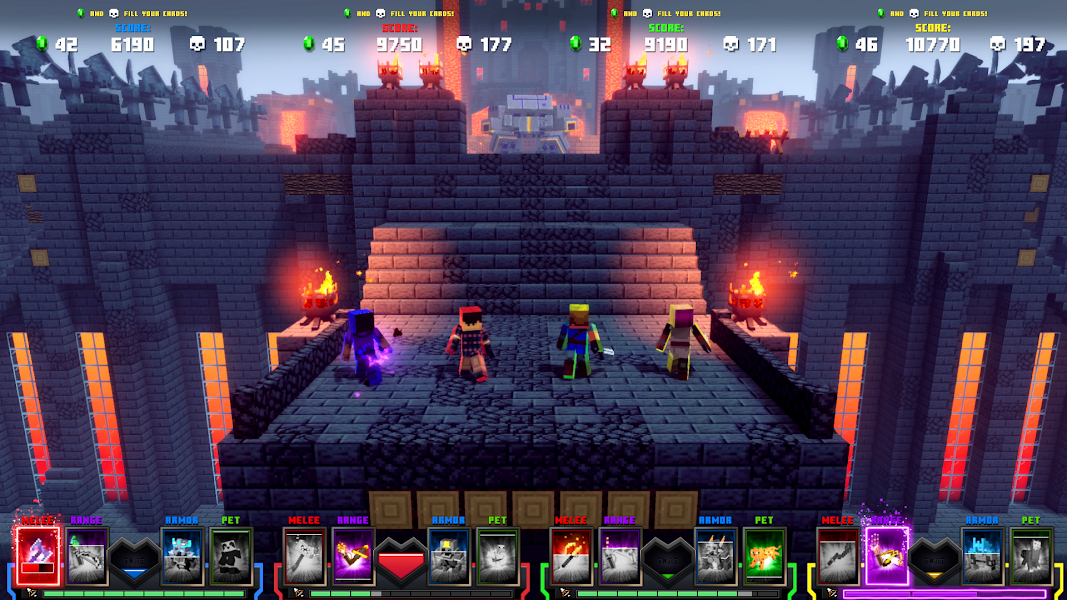
Task: Choose the yellow player's Melee card
Action: click(x=837, y=556)
